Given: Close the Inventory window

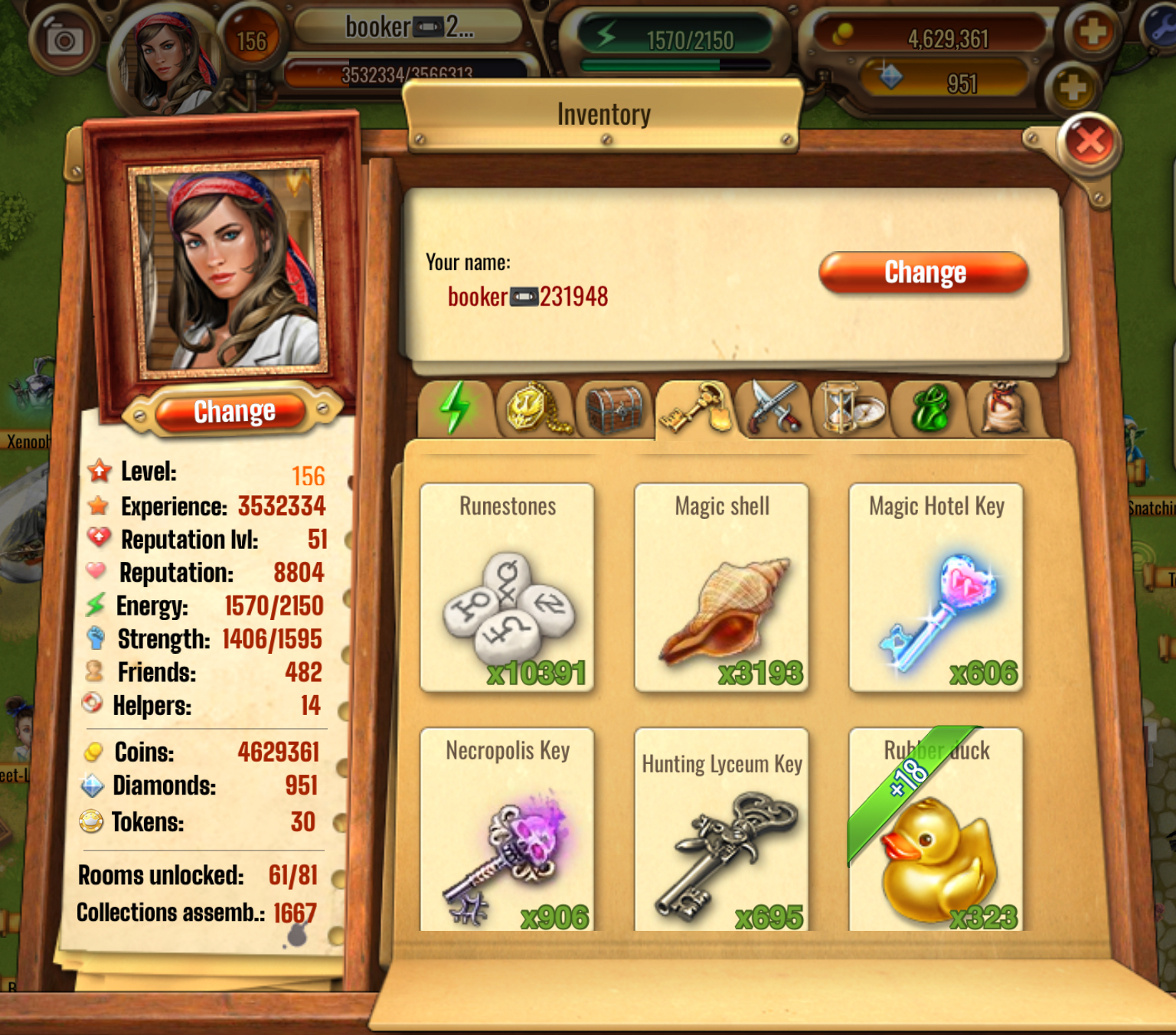Looking at the screenshot, I should [1089, 142].
